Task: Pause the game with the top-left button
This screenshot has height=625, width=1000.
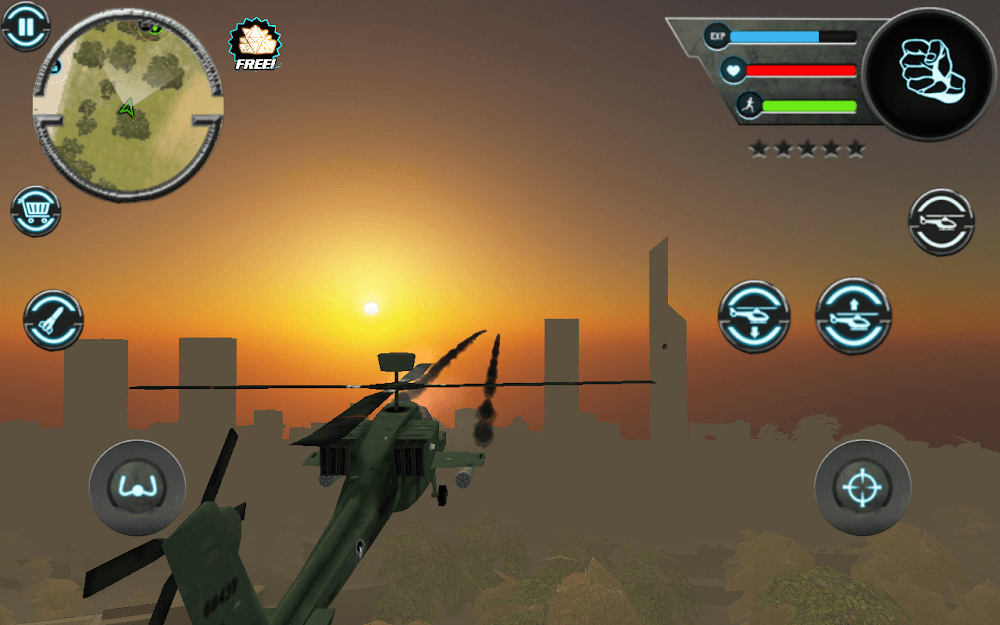Action: coord(25,26)
